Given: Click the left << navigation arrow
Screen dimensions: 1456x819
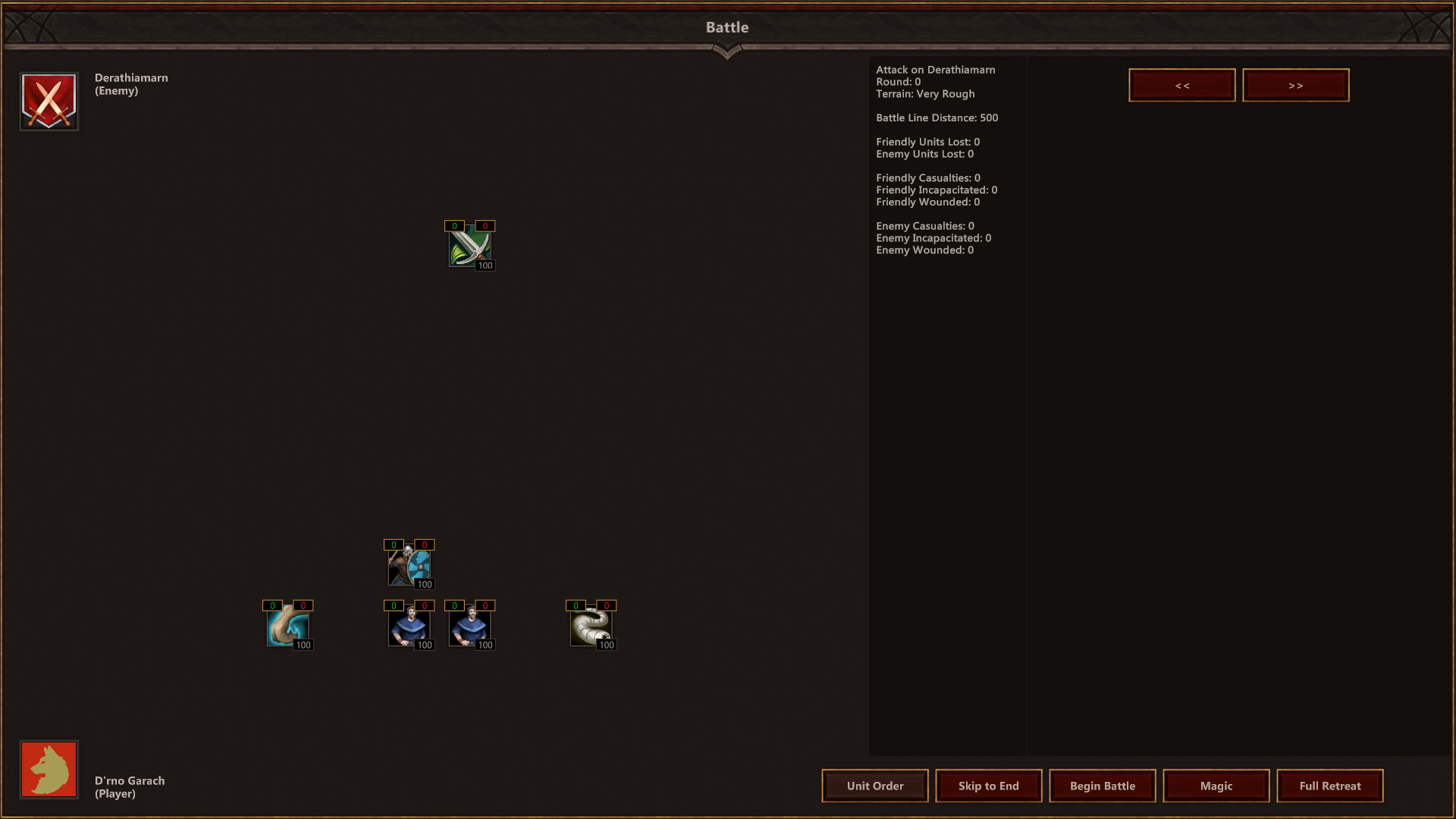Looking at the screenshot, I should tap(1181, 85).
